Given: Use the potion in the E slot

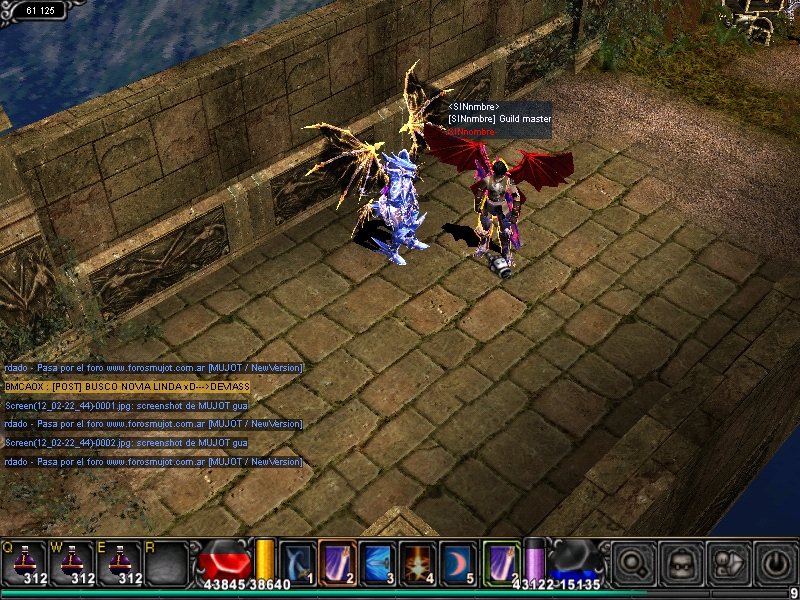Looking at the screenshot, I should click(x=121, y=561).
